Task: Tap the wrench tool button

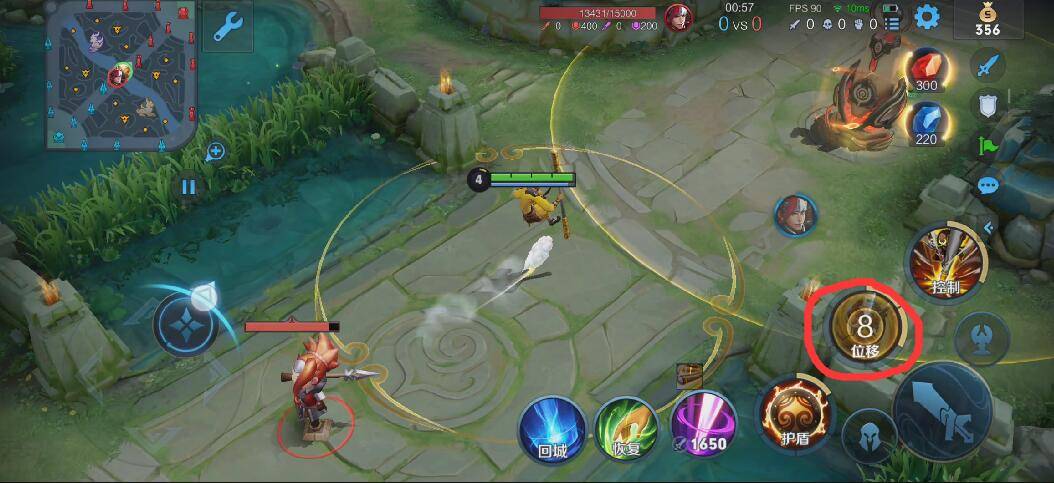Action: (227, 26)
